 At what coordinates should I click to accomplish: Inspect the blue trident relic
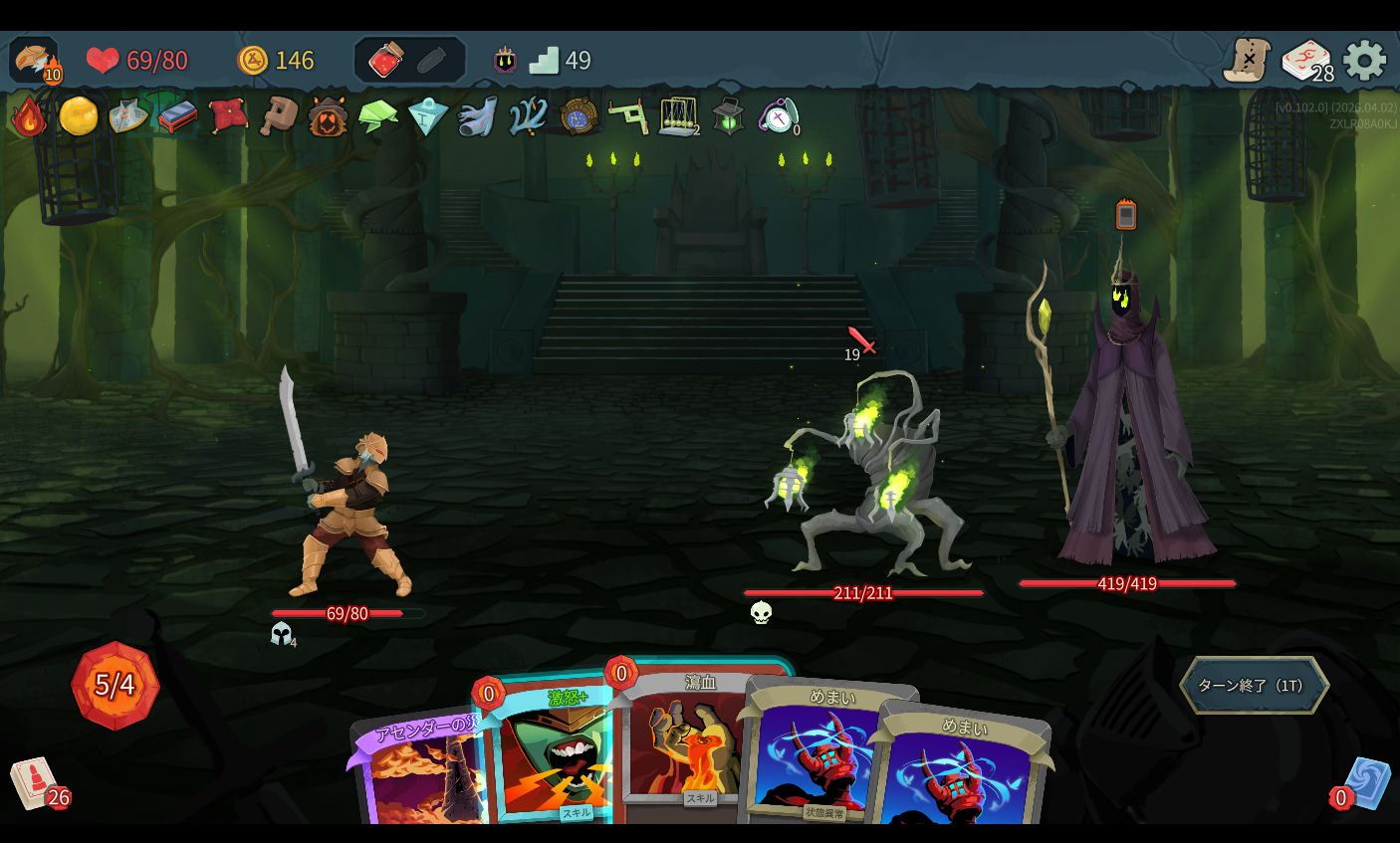tap(528, 116)
